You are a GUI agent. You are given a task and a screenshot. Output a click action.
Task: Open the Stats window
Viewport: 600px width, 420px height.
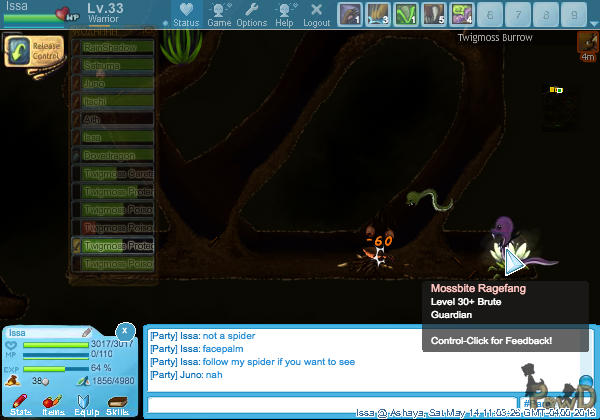pos(21,404)
